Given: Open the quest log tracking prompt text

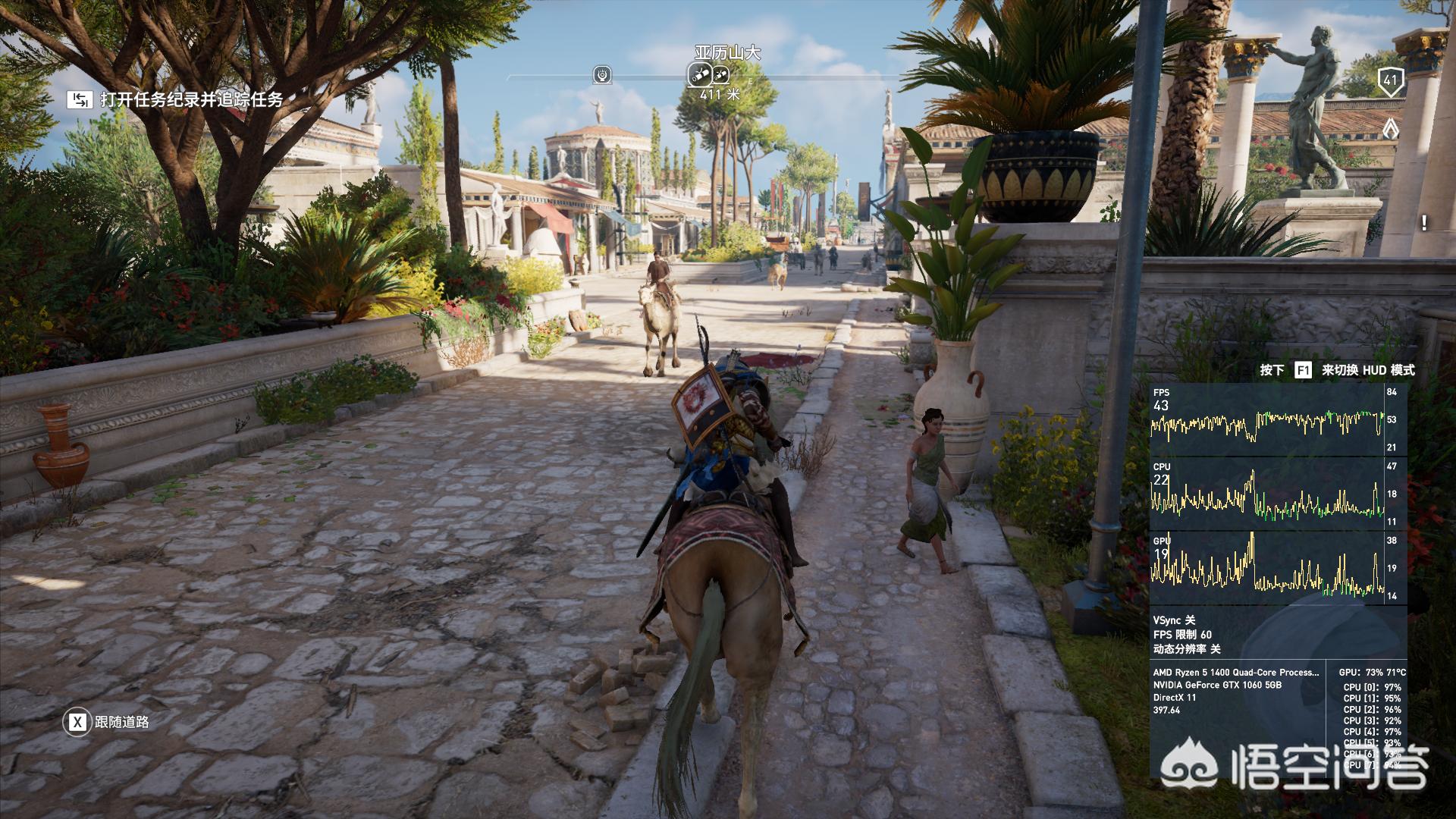Looking at the screenshot, I should [191, 99].
